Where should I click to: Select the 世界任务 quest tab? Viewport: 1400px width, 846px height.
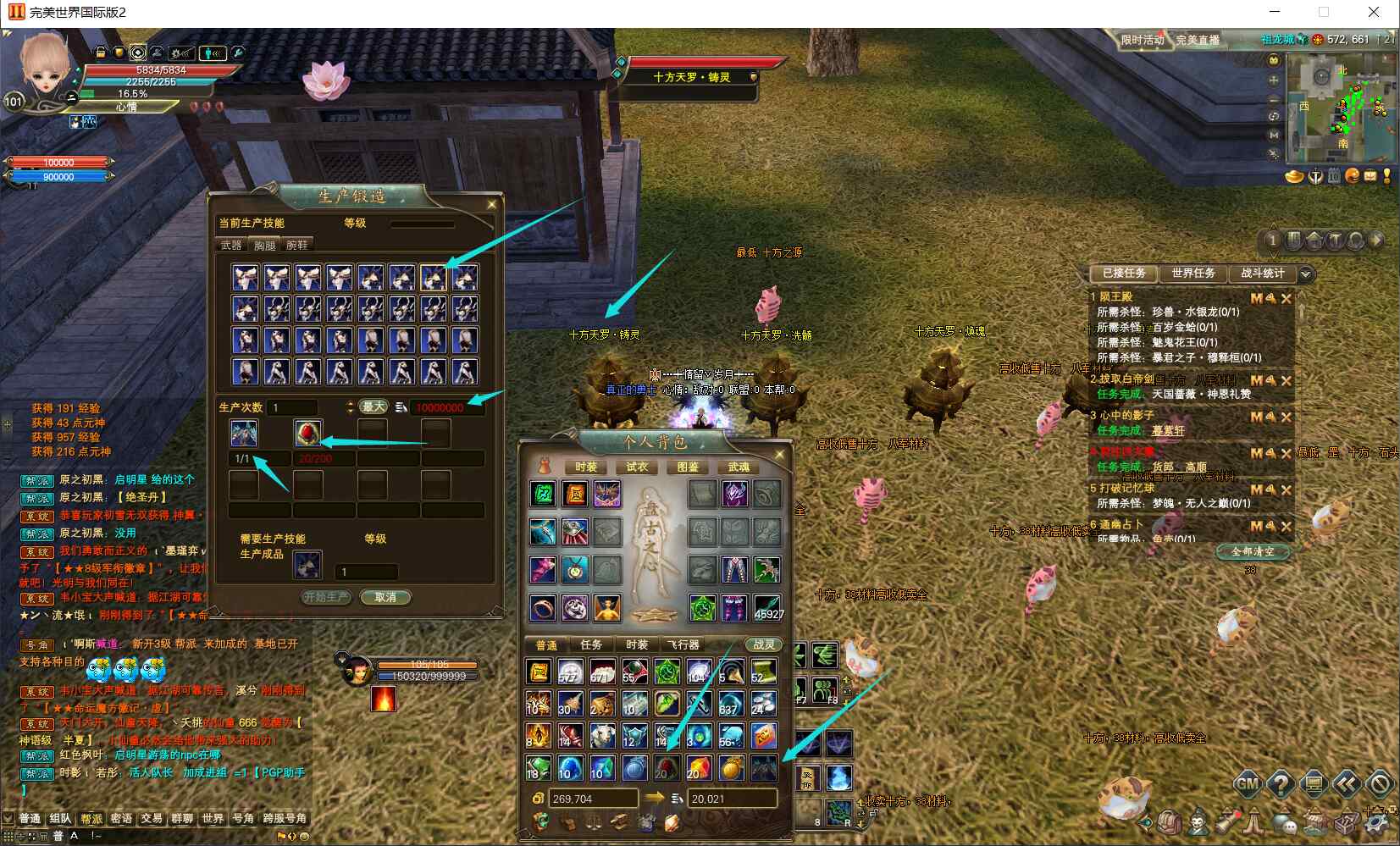coord(1193,273)
